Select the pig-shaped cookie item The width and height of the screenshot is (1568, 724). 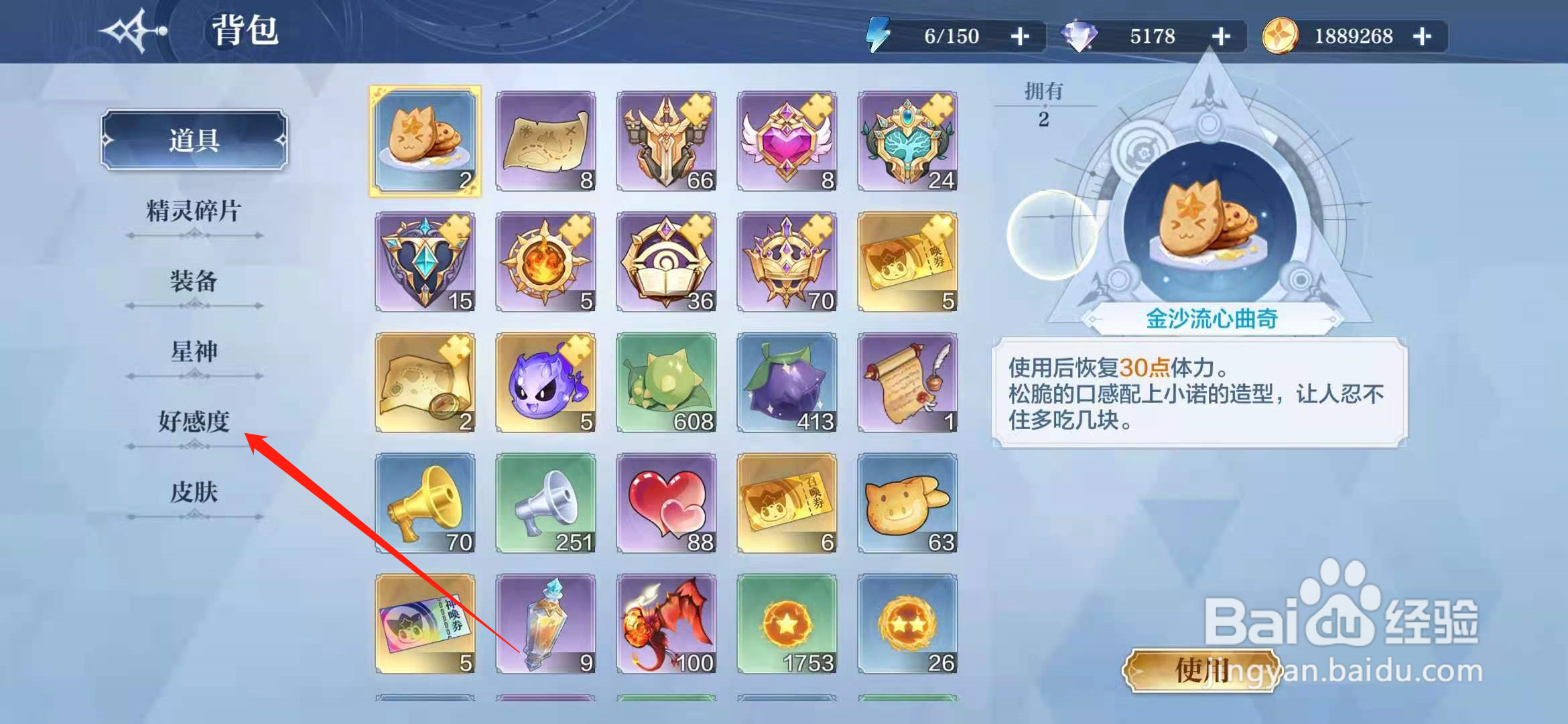pos(908,501)
